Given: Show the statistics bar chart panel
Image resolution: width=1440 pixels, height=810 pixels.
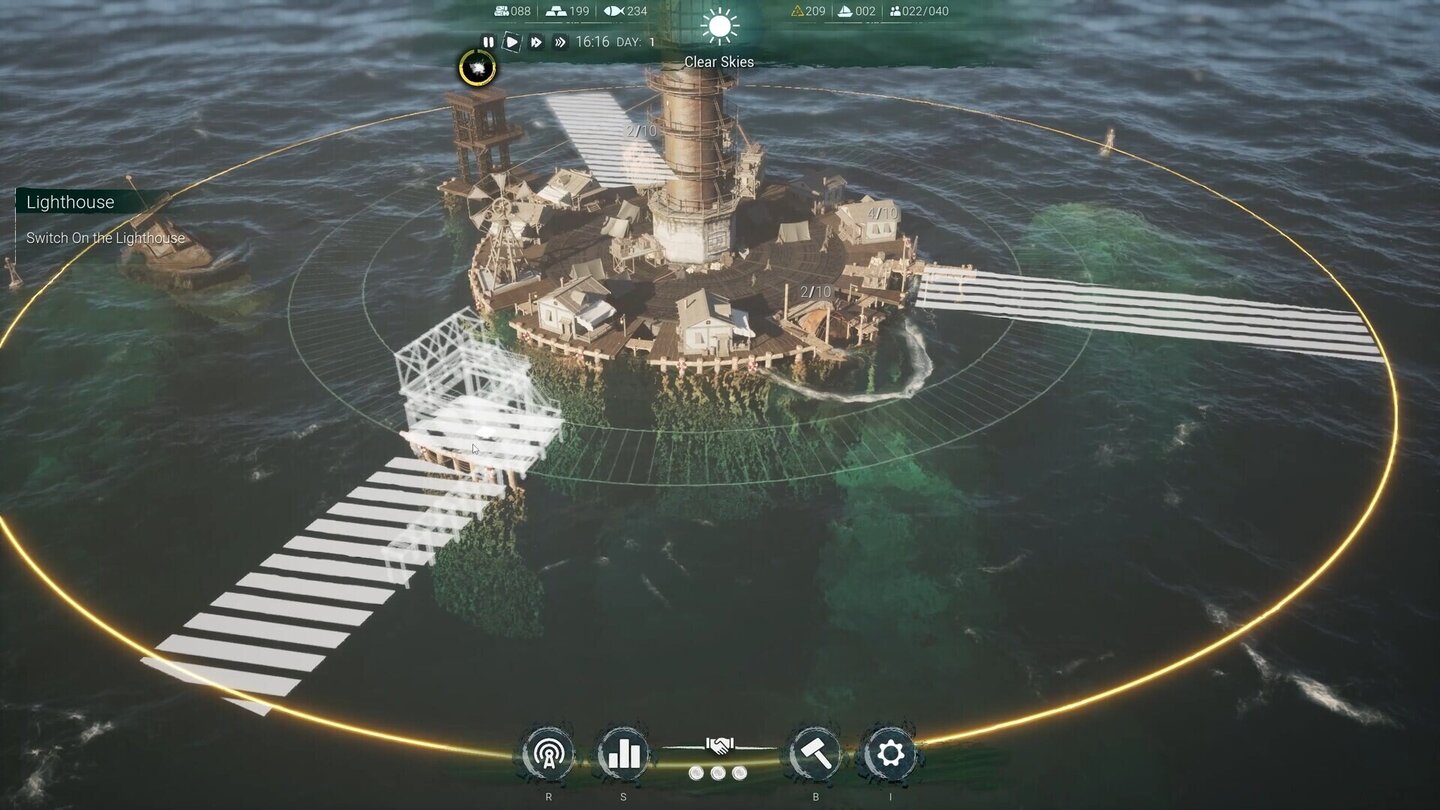Looking at the screenshot, I should pyautogui.click(x=624, y=753).
